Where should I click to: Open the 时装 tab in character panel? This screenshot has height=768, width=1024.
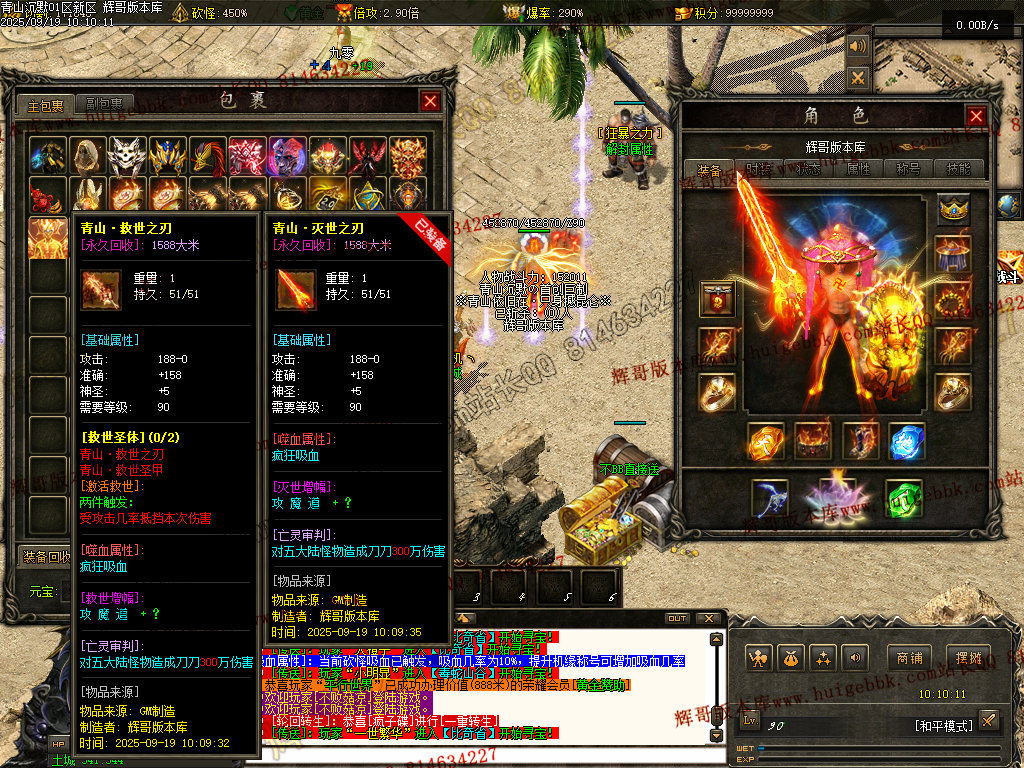[759, 169]
